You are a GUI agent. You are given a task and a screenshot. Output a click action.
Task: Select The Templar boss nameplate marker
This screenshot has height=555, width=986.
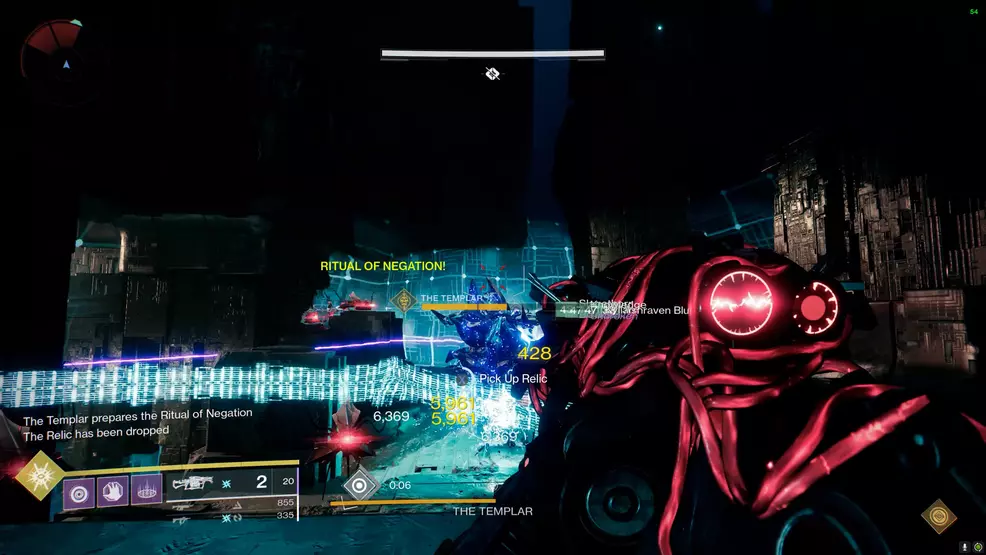coord(404,299)
